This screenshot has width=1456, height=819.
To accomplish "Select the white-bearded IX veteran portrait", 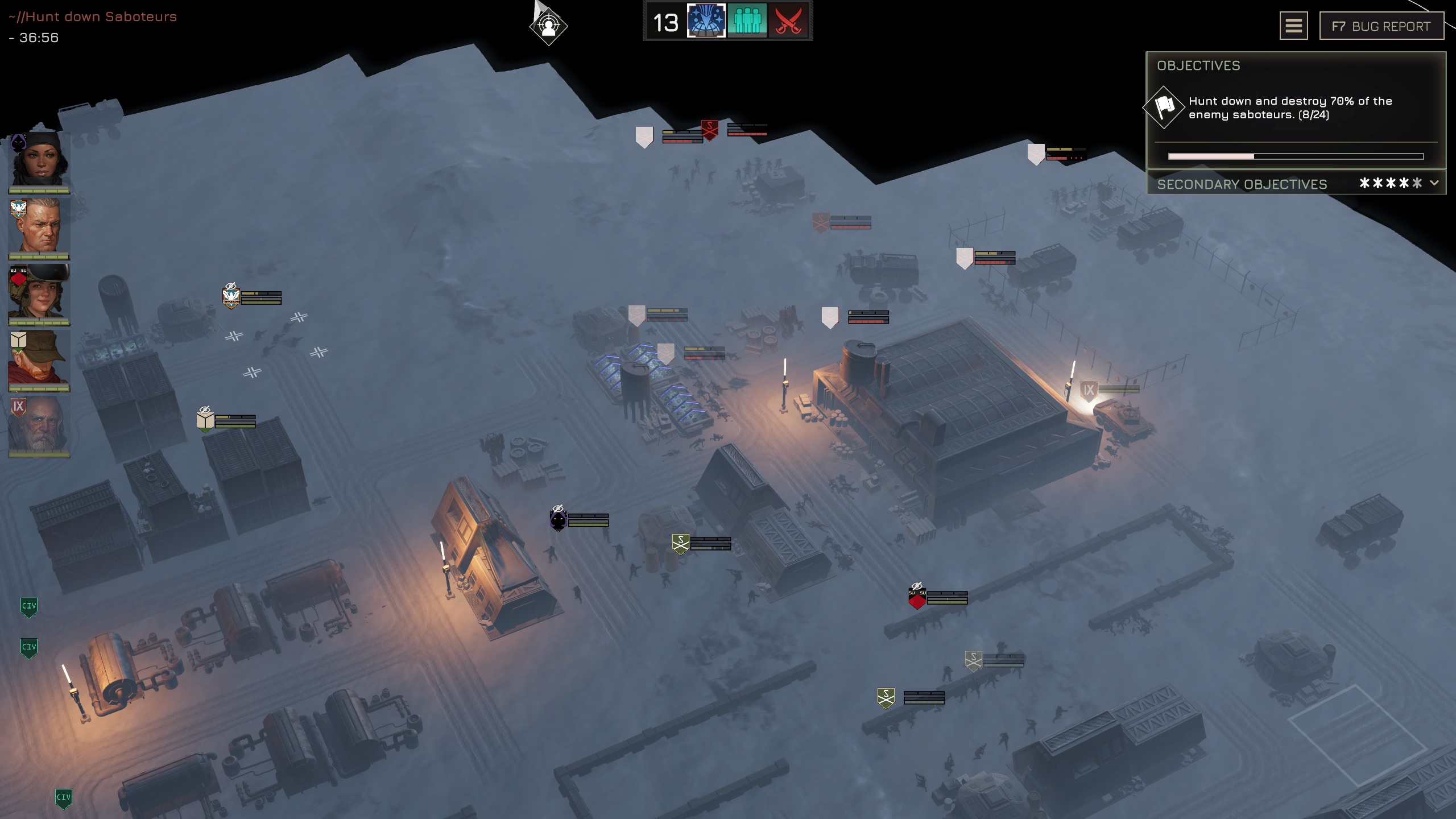I will [x=39, y=425].
